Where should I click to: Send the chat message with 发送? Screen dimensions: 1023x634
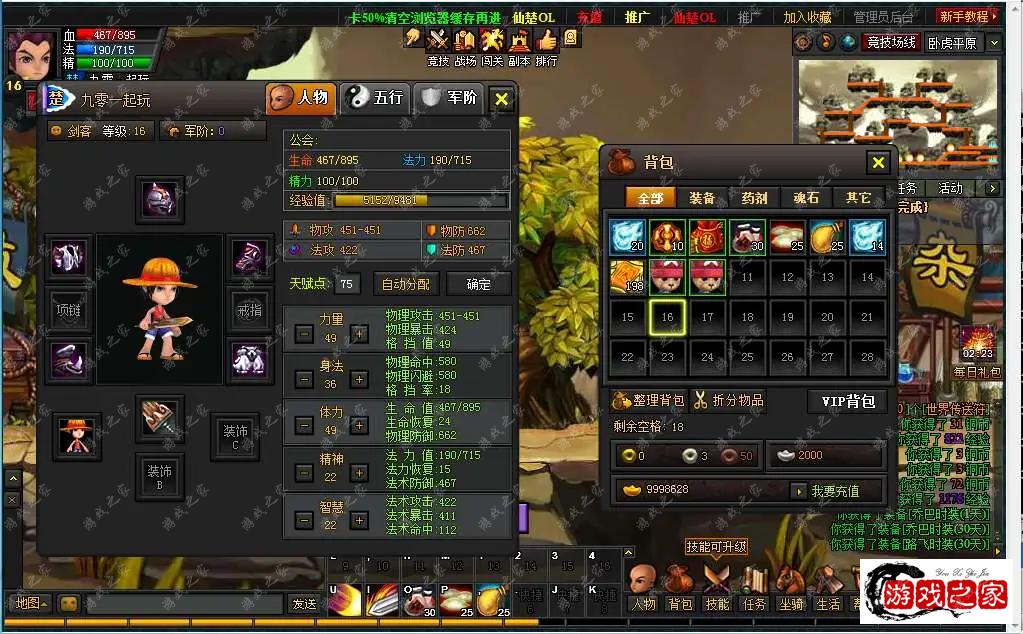[x=303, y=604]
